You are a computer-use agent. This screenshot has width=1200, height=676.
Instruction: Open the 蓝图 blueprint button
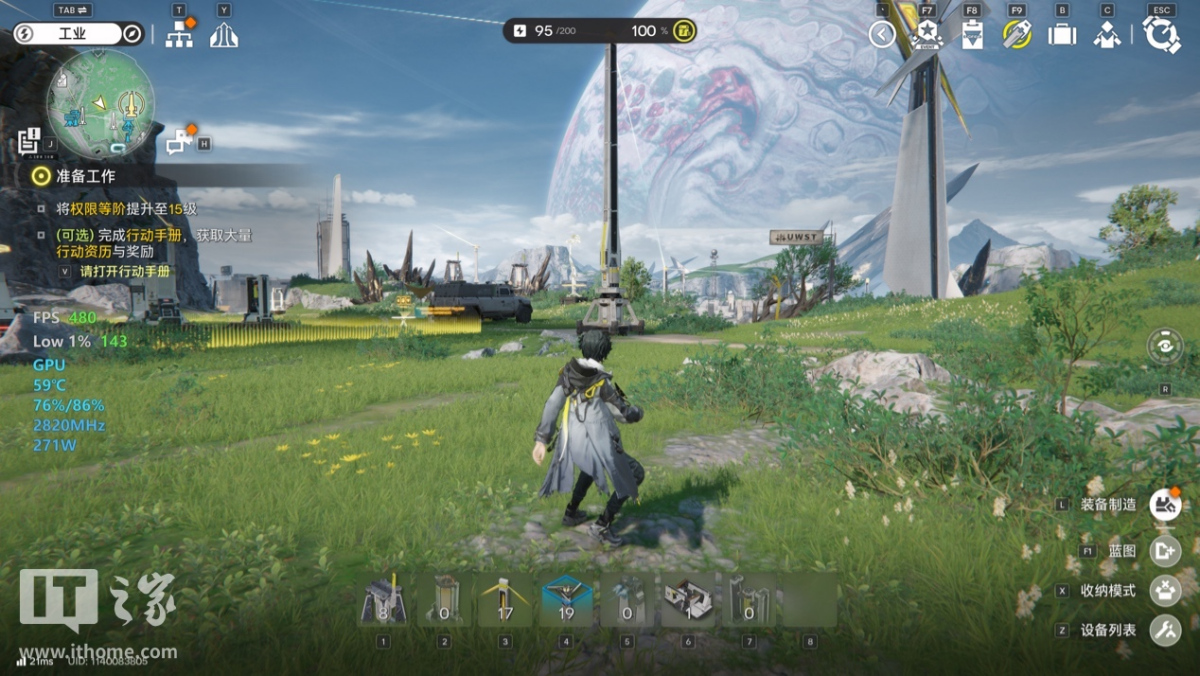pyautogui.click(x=1165, y=551)
